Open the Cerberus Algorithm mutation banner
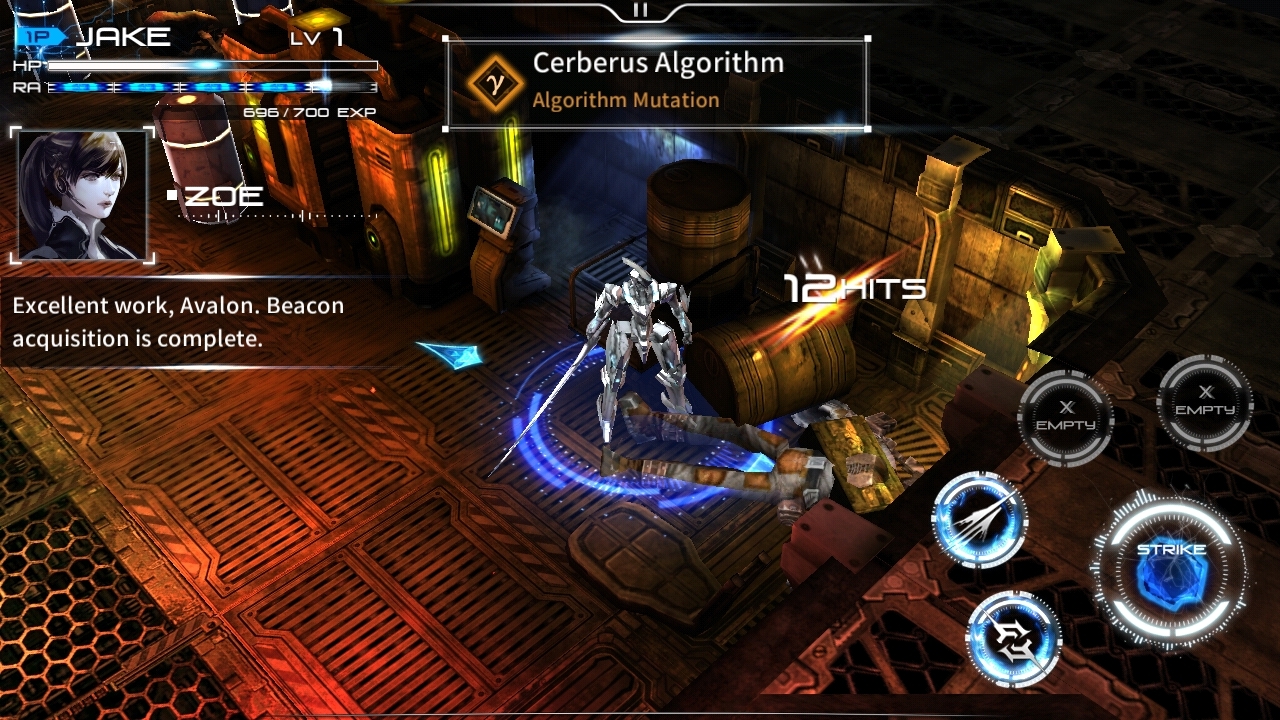 (x=656, y=83)
